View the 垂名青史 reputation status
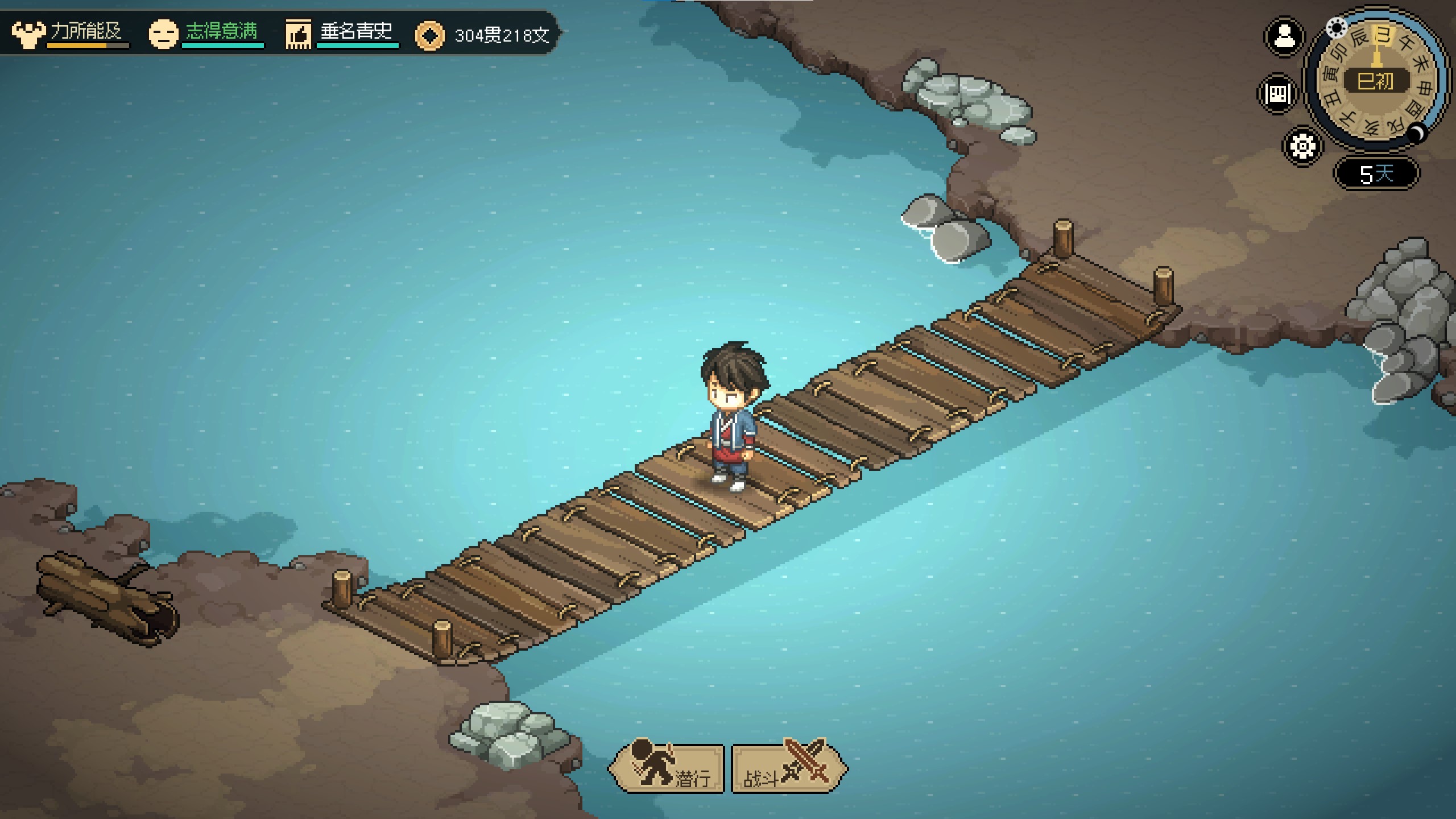The height and width of the screenshot is (819, 1456). [341, 33]
